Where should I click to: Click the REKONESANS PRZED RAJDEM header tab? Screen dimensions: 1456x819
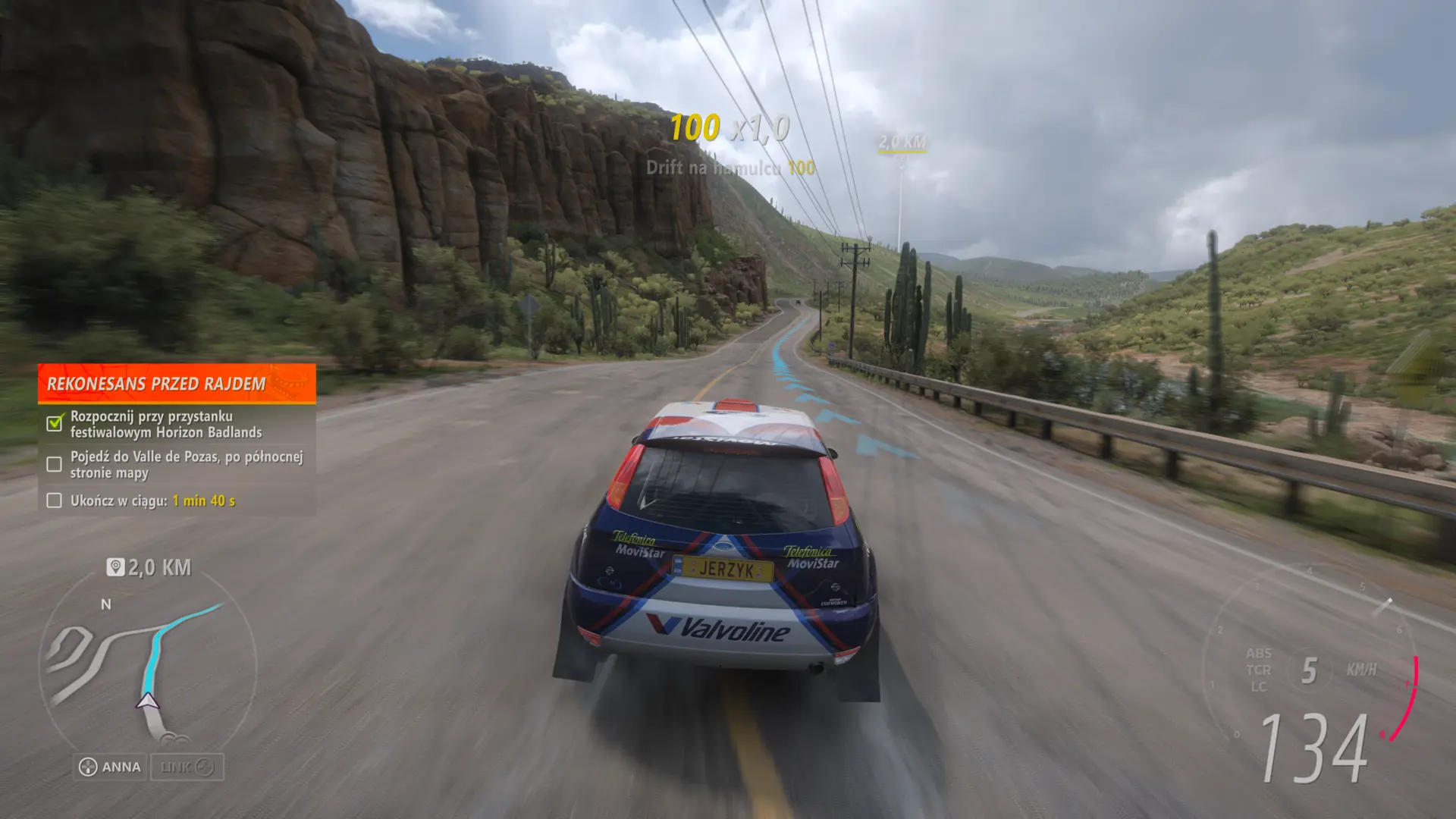(155, 384)
